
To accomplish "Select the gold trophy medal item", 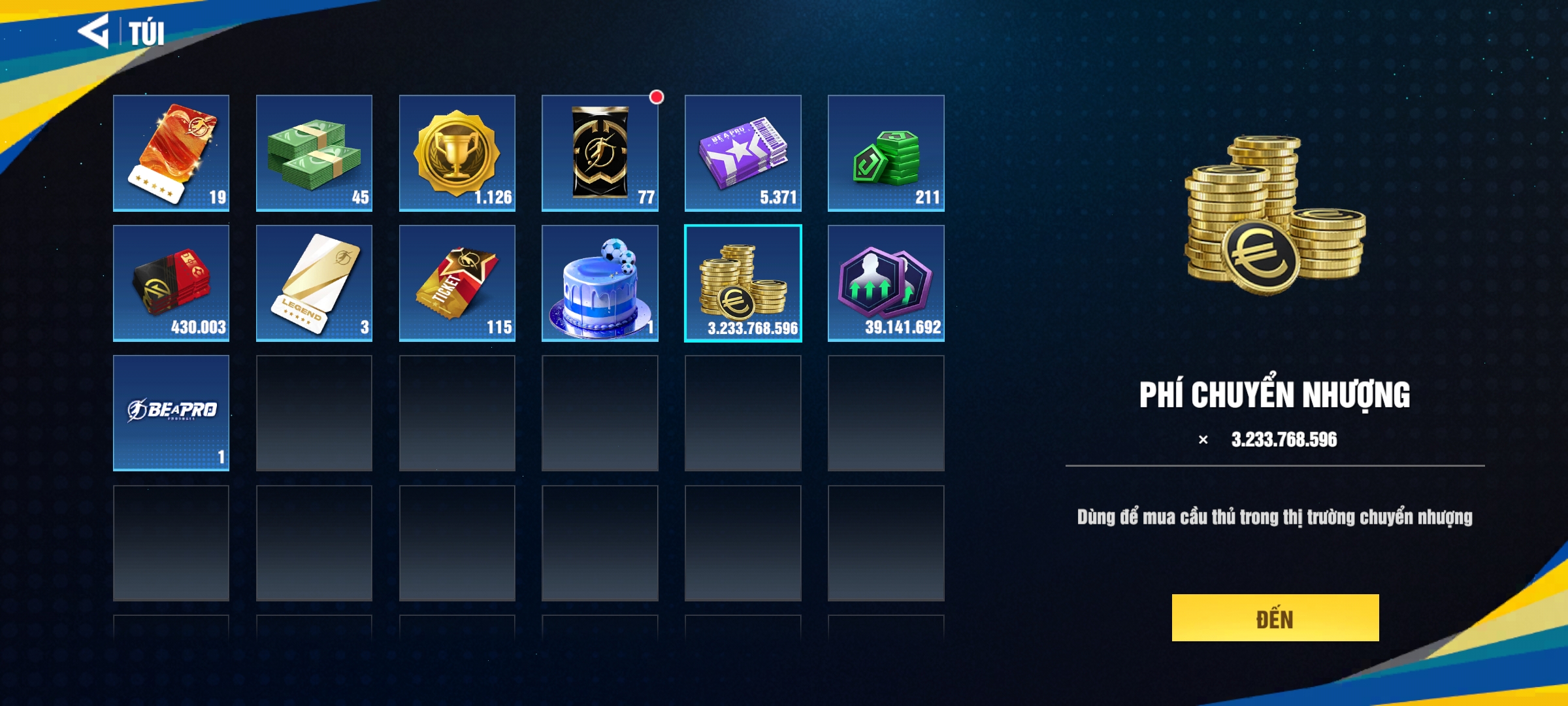I will point(457,153).
